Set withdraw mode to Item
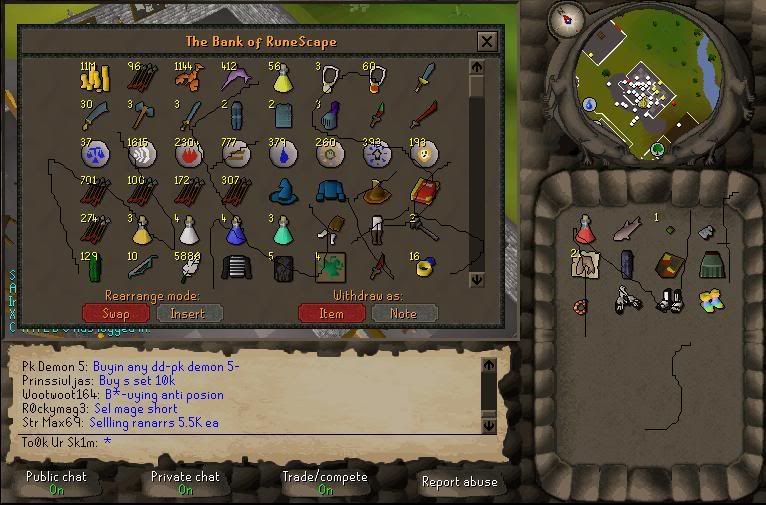 click(x=331, y=313)
